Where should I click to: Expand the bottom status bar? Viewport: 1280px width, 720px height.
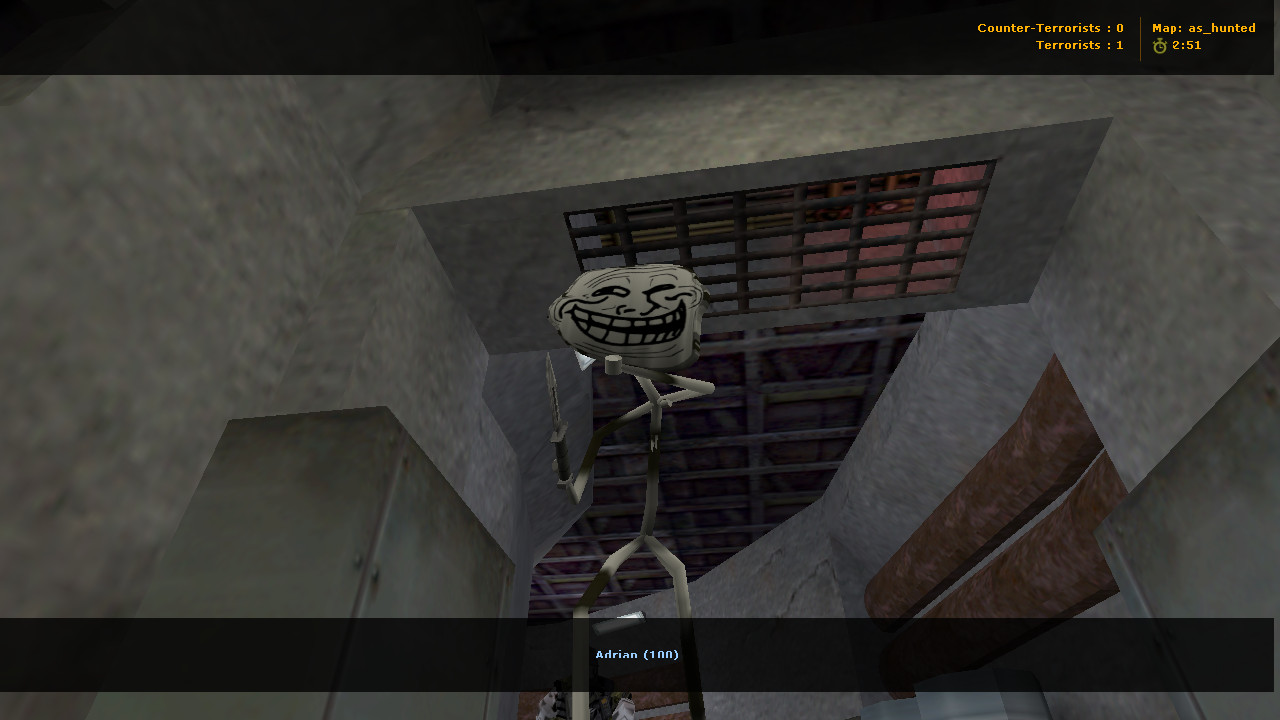tap(640, 655)
